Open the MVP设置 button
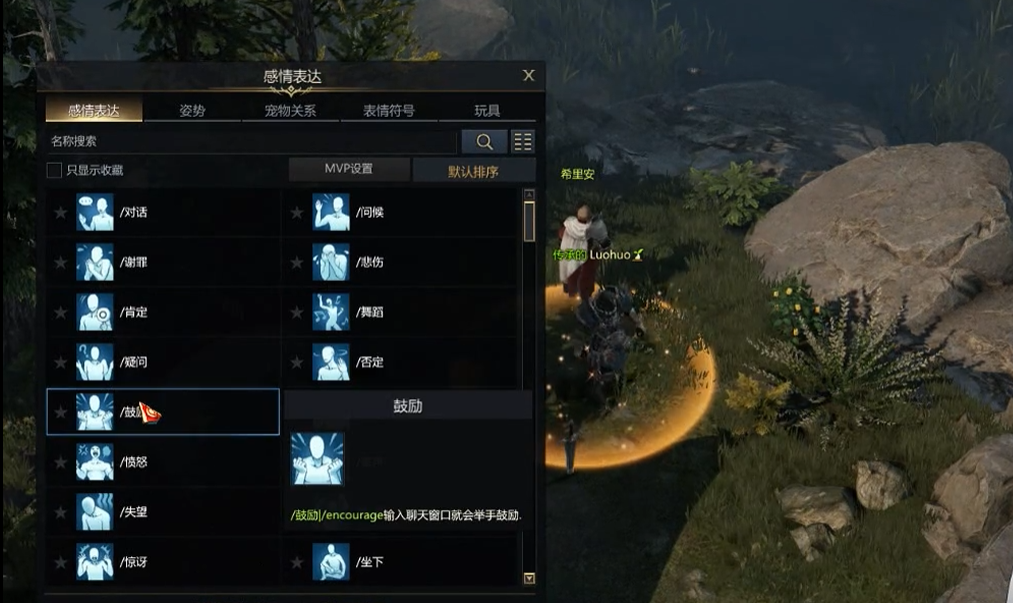This screenshot has width=1013, height=603. [349, 169]
